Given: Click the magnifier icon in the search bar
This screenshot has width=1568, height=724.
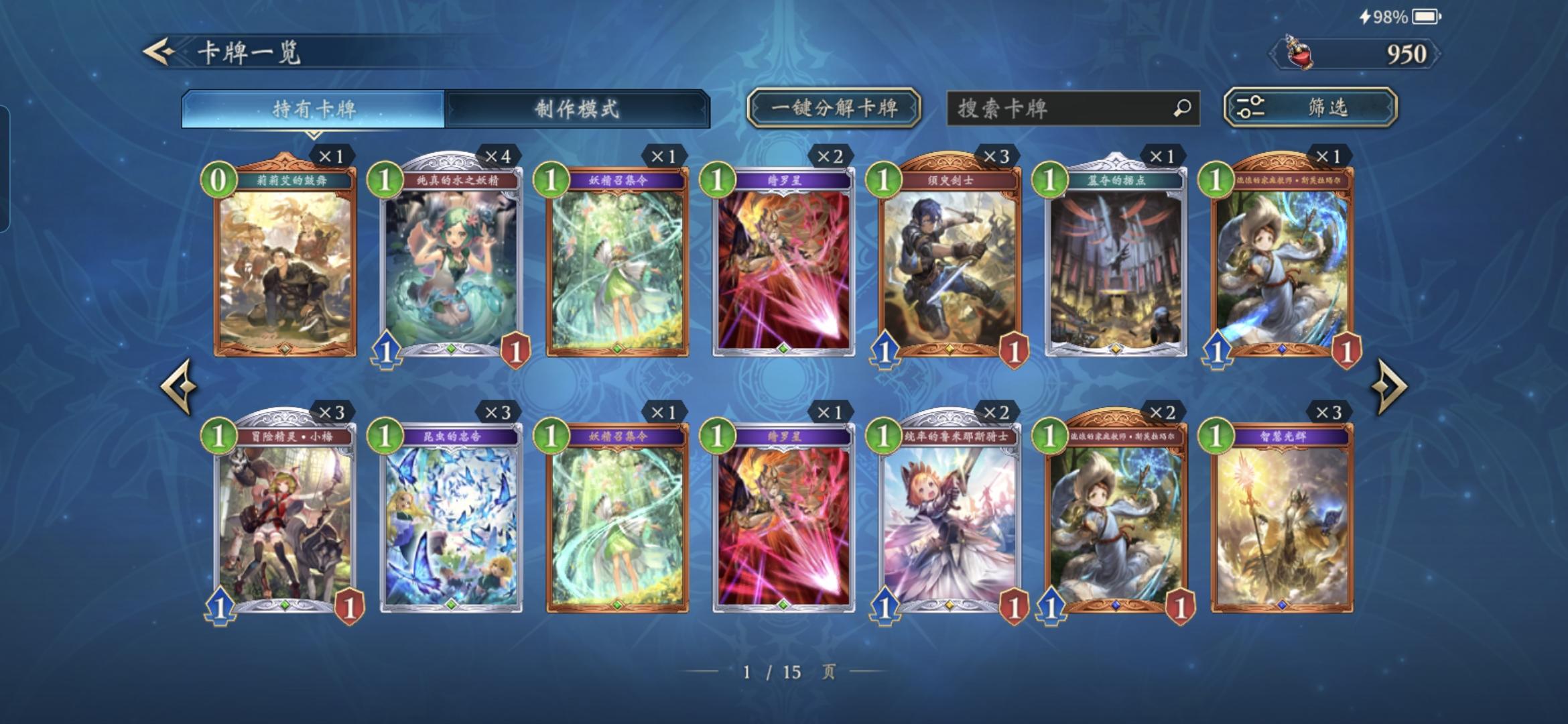Looking at the screenshot, I should pos(1182,106).
